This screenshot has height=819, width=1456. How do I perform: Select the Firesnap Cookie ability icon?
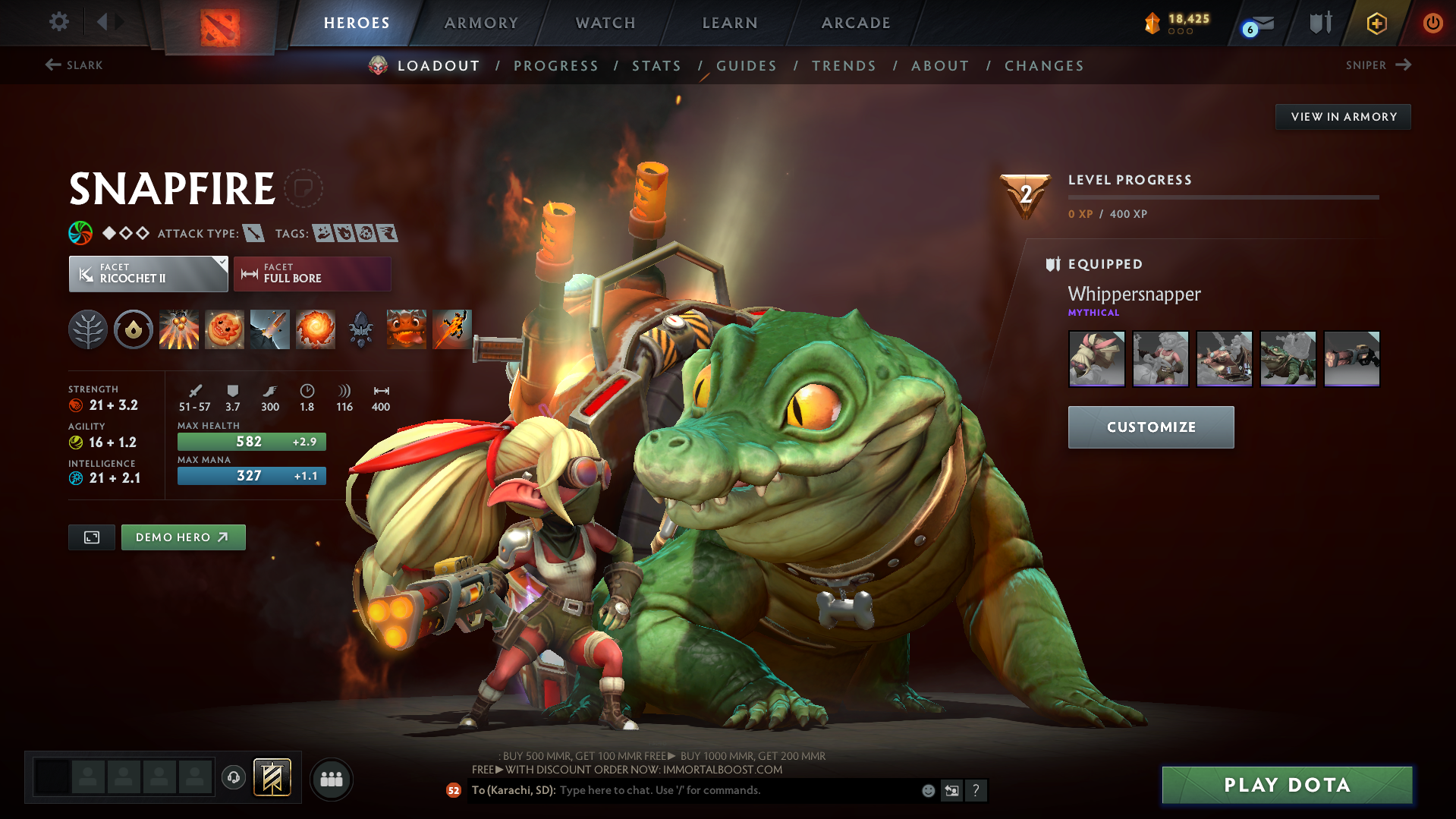[x=225, y=329]
